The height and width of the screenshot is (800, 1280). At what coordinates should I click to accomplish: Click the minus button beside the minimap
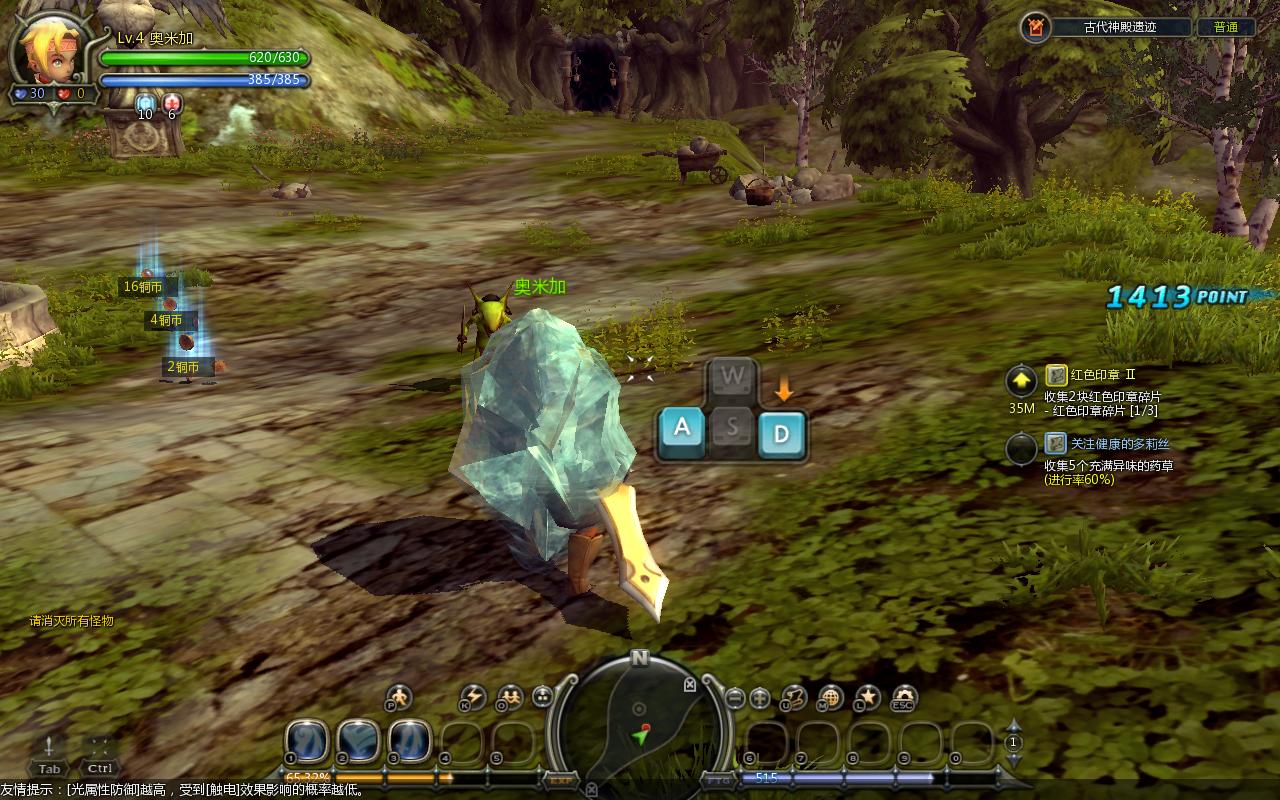(735, 698)
